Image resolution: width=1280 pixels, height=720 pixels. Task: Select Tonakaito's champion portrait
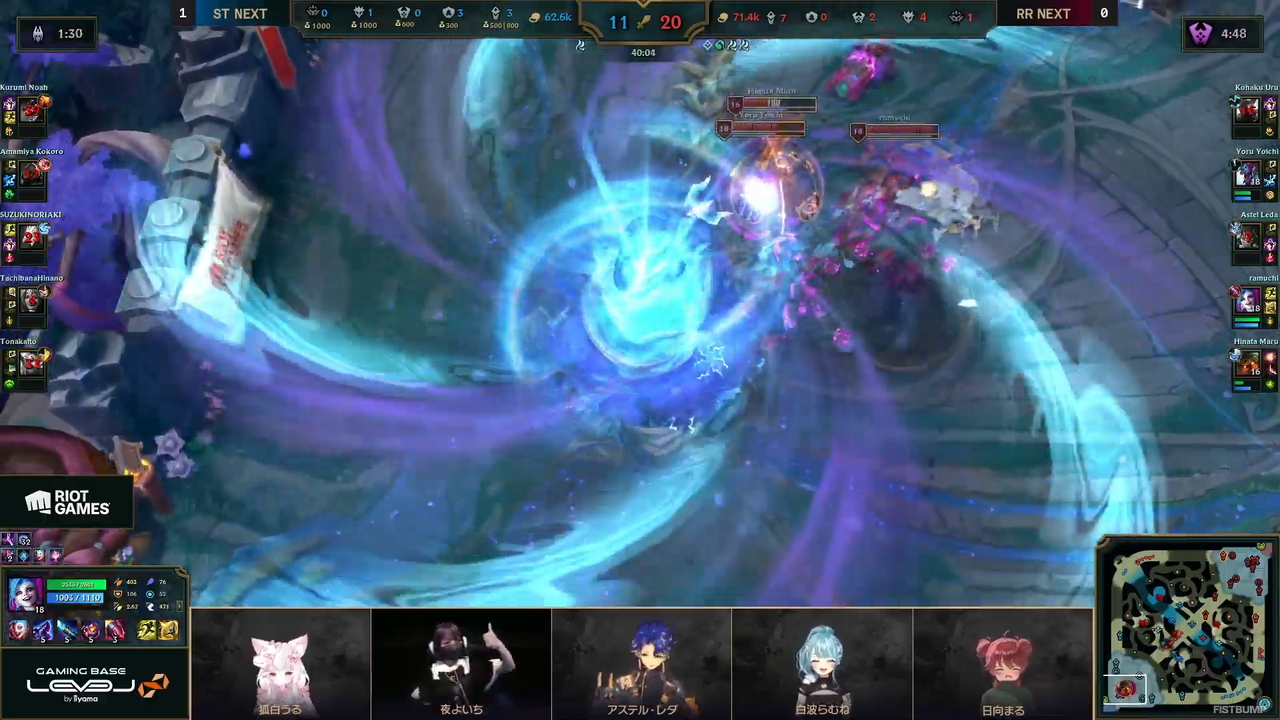pos(31,364)
